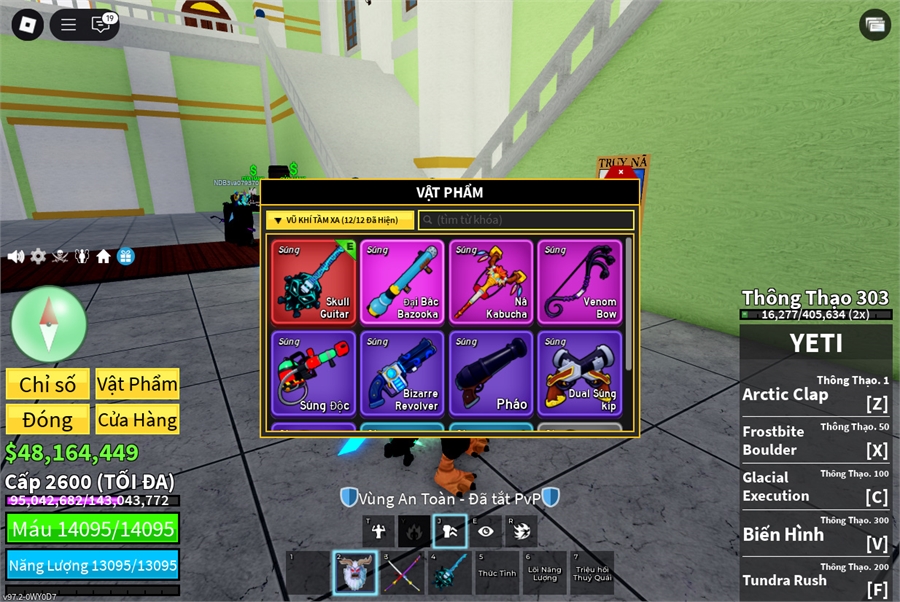This screenshot has height=602, width=900.
Task: Select the Dual Súng kíp item
Action: (x=579, y=373)
